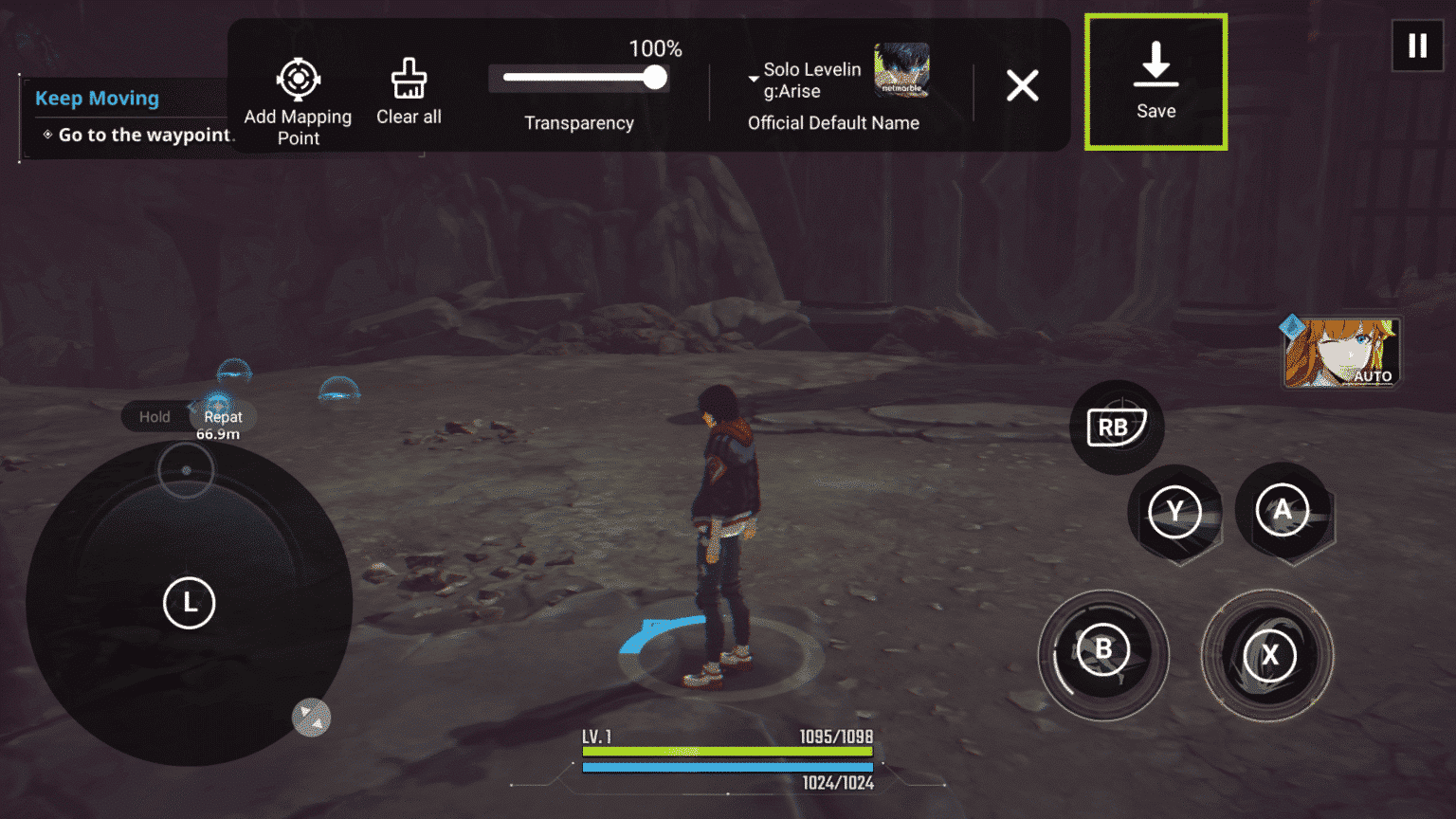Select the B mapping point
The image size is (1456, 819).
tap(1103, 650)
